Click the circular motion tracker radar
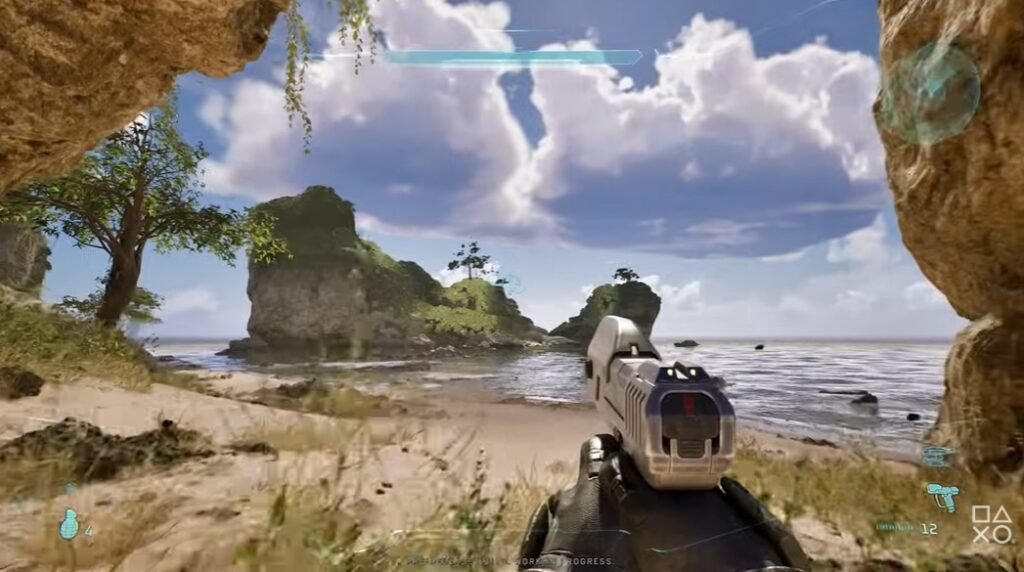Screen dimensions: 1024x572 click(x=931, y=93)
